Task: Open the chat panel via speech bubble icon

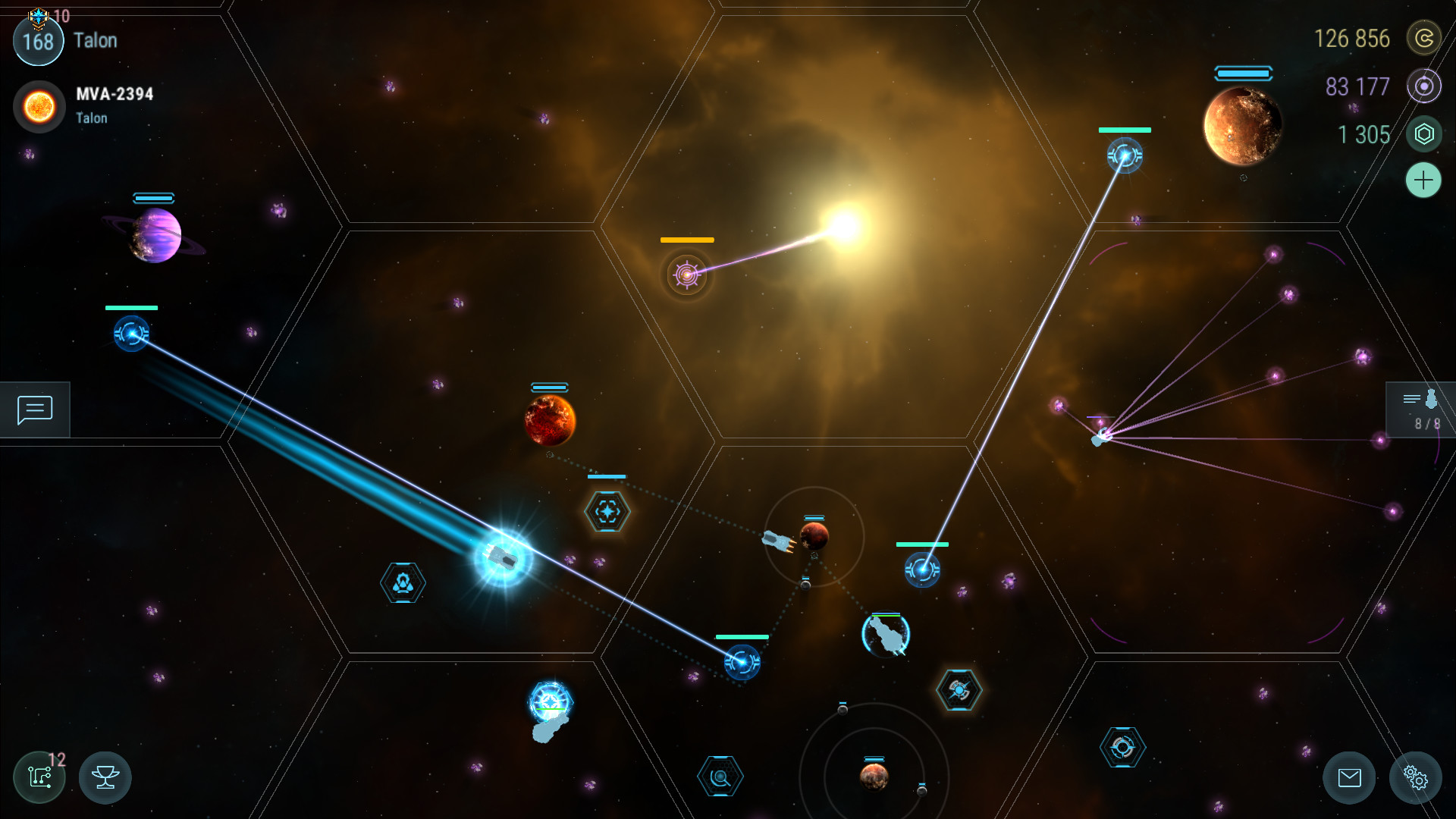Action: click(x=34, y=409)
